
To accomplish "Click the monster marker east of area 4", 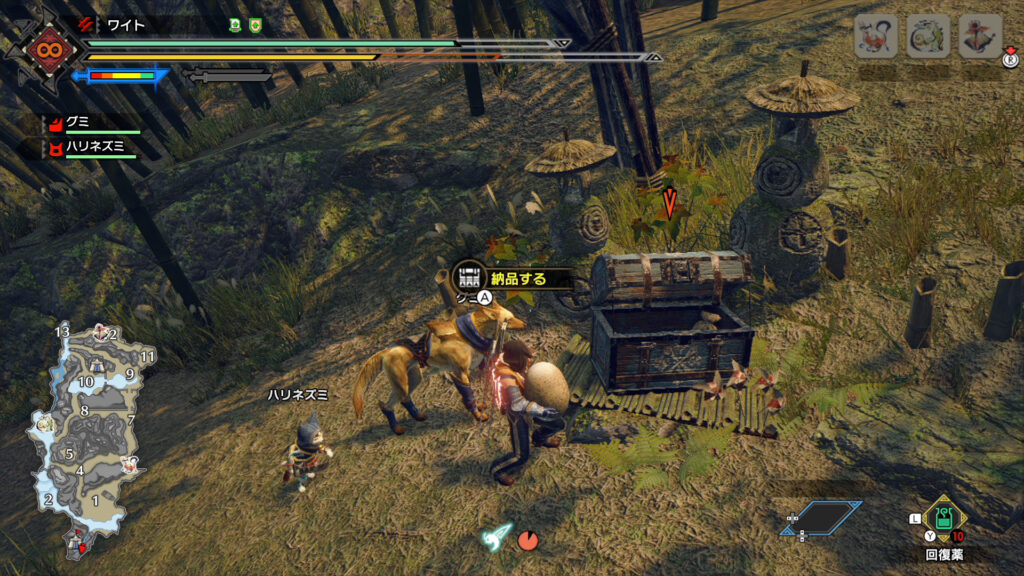I will pyautogui.click(x=129, y=463).
